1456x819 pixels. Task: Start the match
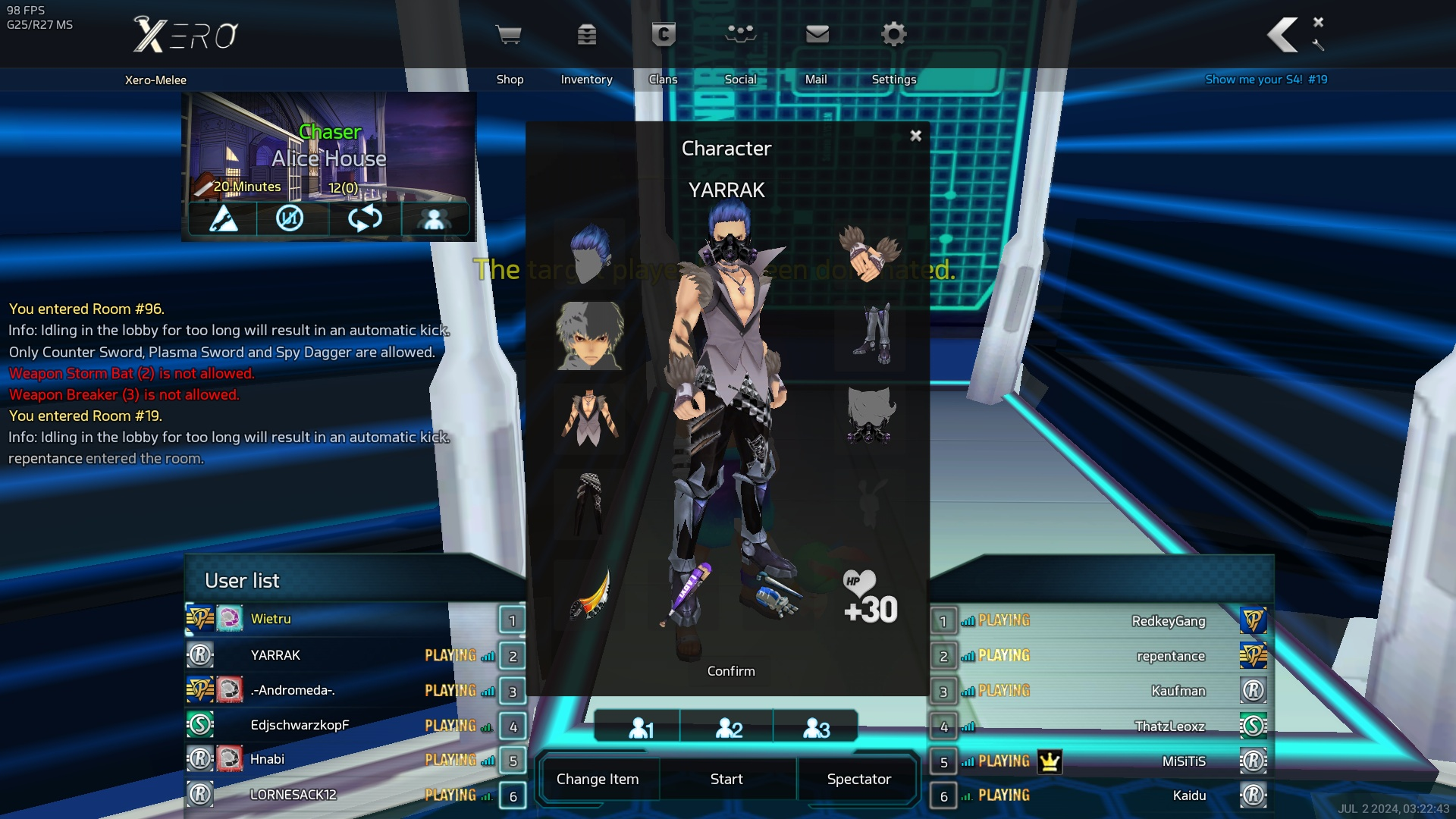click(726, 779)
